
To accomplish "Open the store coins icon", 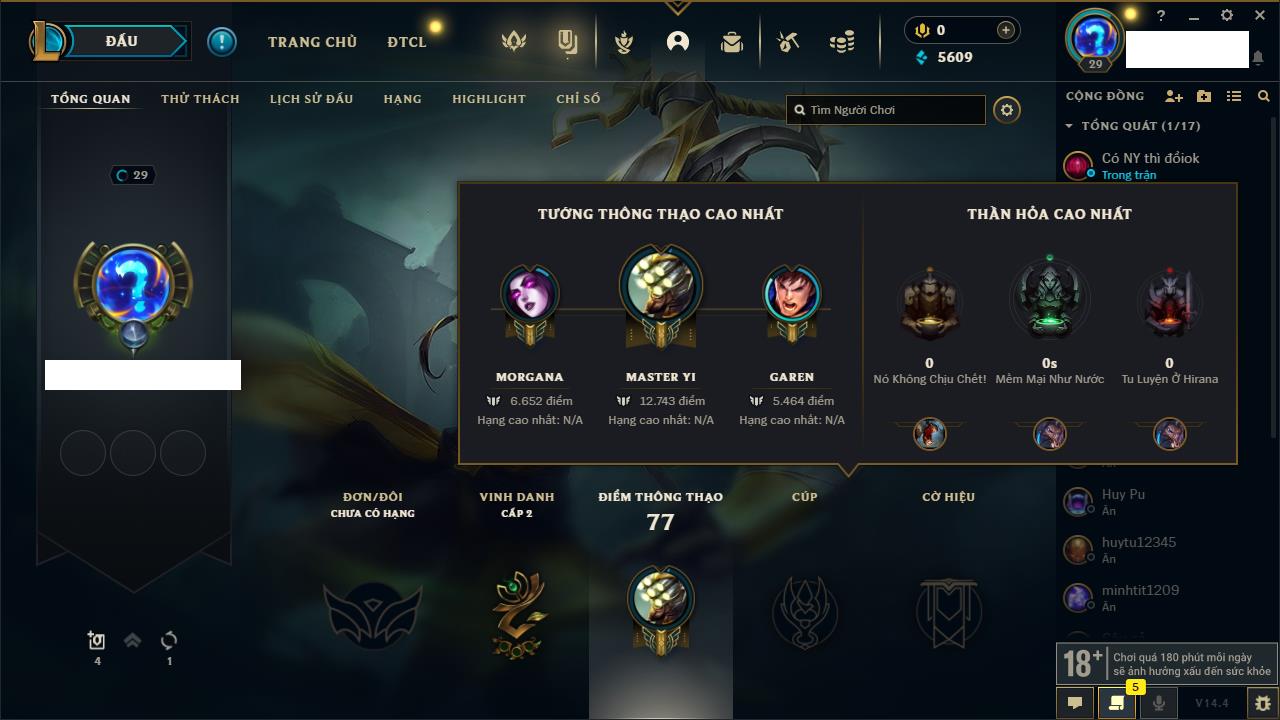I will pyautogui.click(x=842, y=42).
